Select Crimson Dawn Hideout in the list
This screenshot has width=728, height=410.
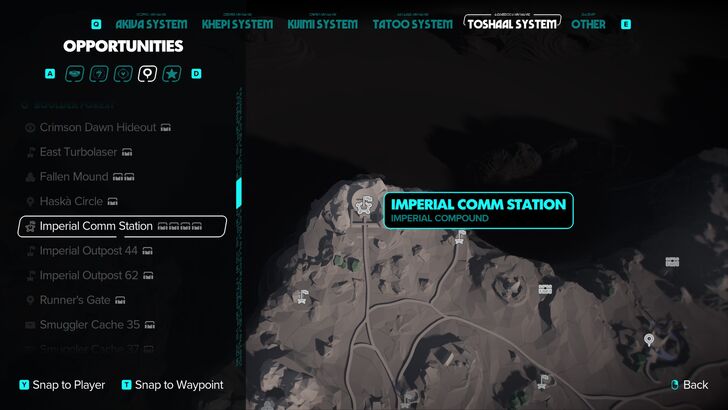(98, 128)
